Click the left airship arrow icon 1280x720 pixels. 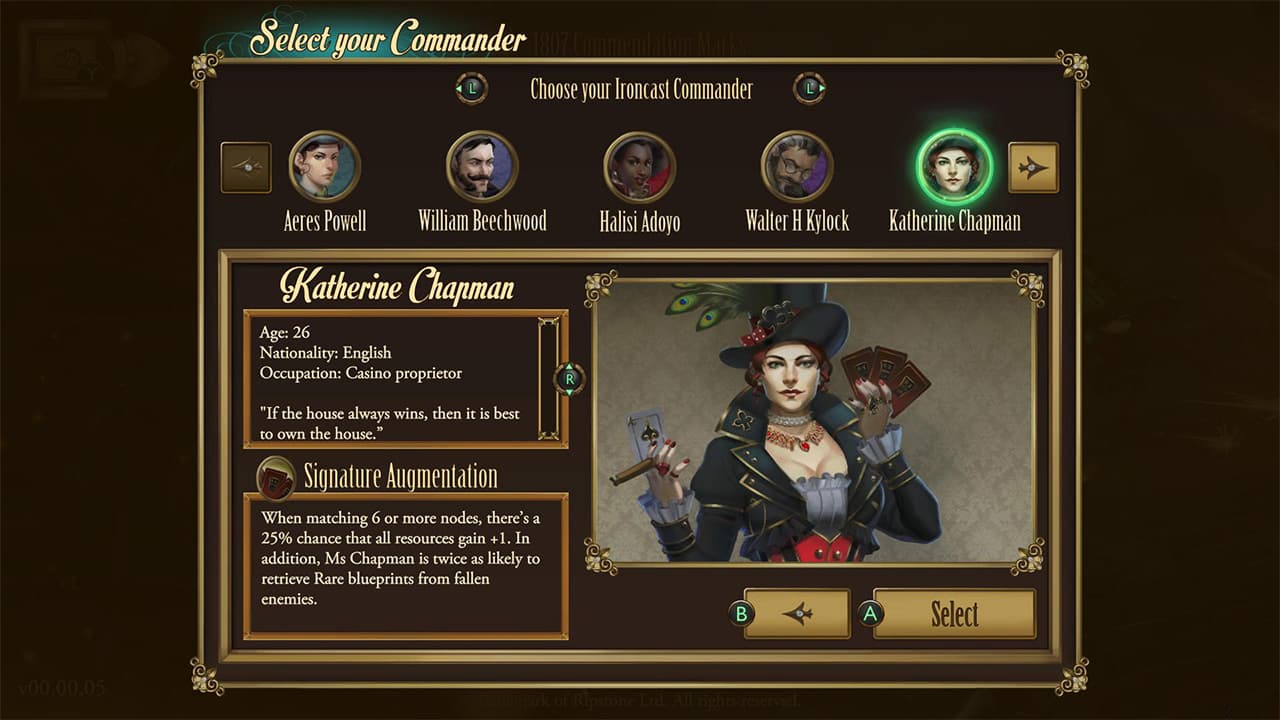coord(244,167)
